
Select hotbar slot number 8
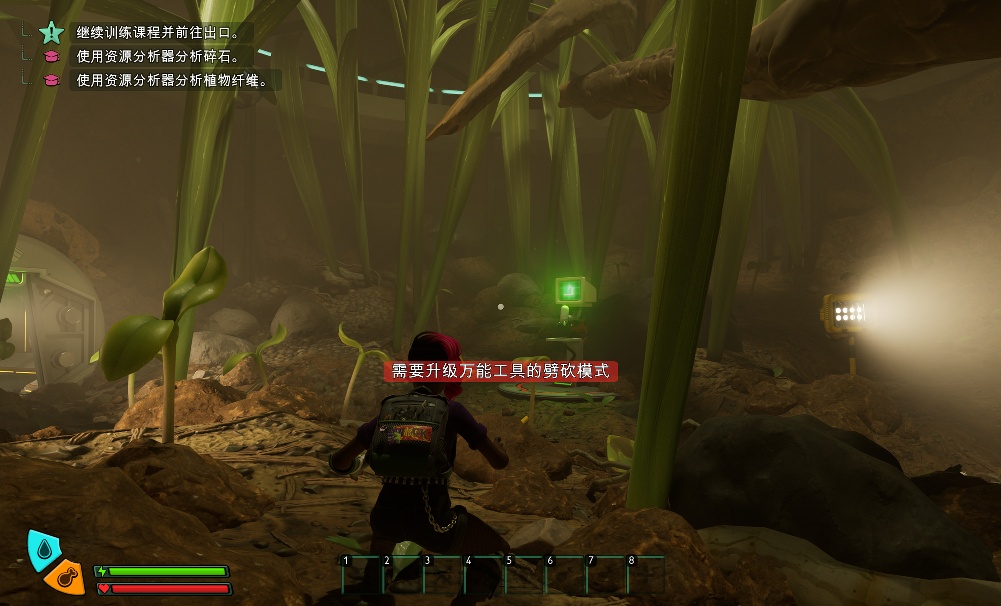tap(646, 574)
